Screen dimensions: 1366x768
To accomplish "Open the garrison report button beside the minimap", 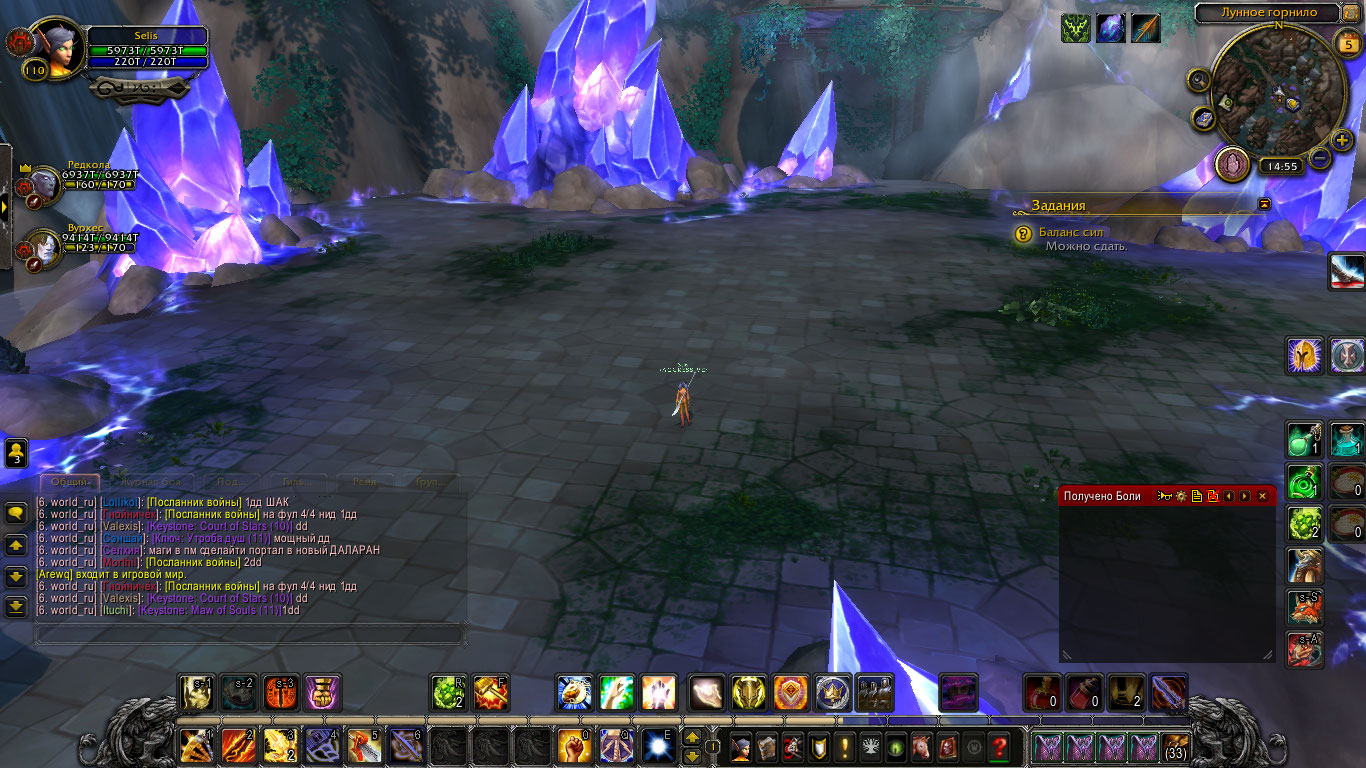I will point(1232,164).
